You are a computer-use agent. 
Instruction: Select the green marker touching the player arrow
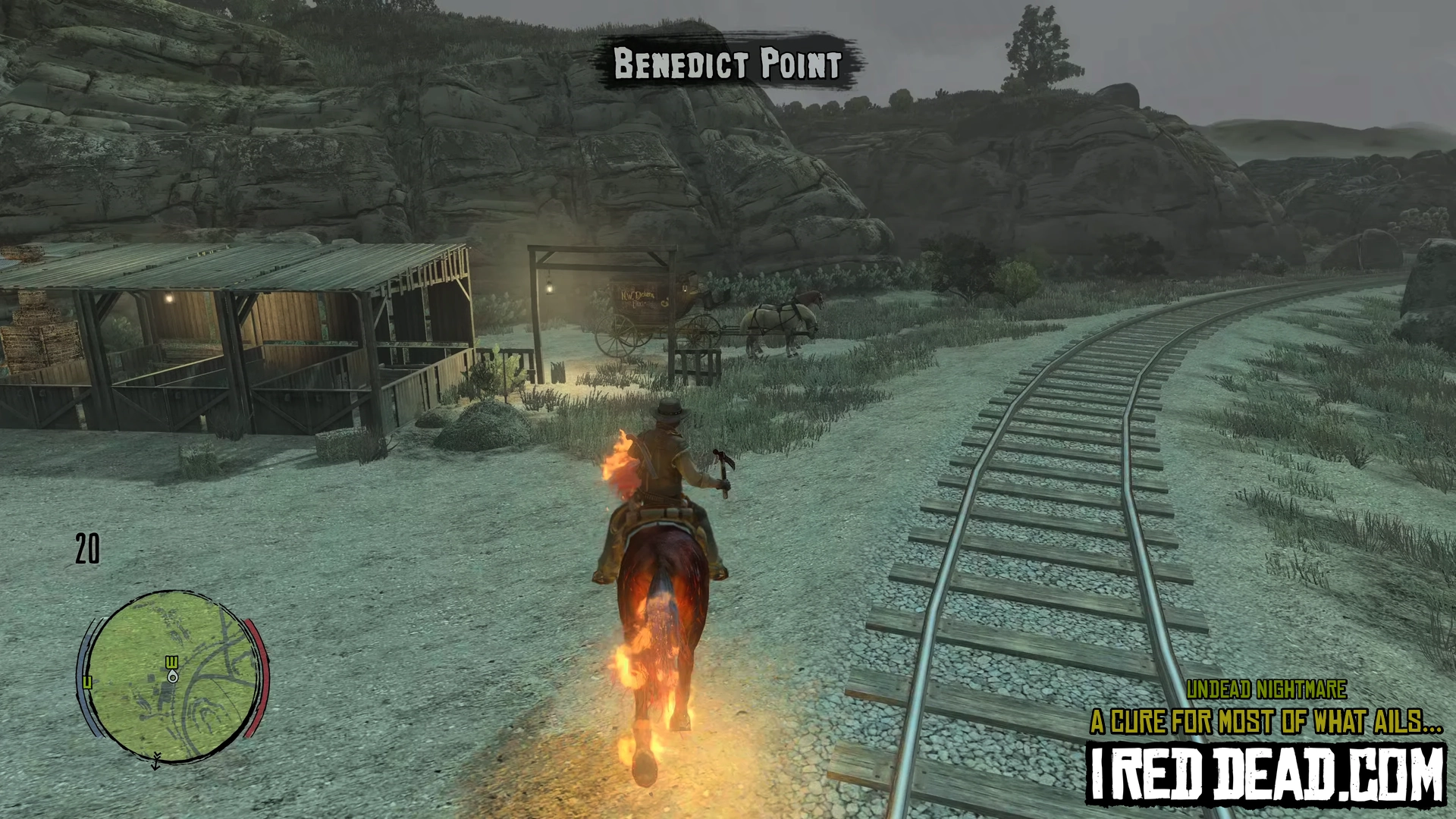point(171,663)
